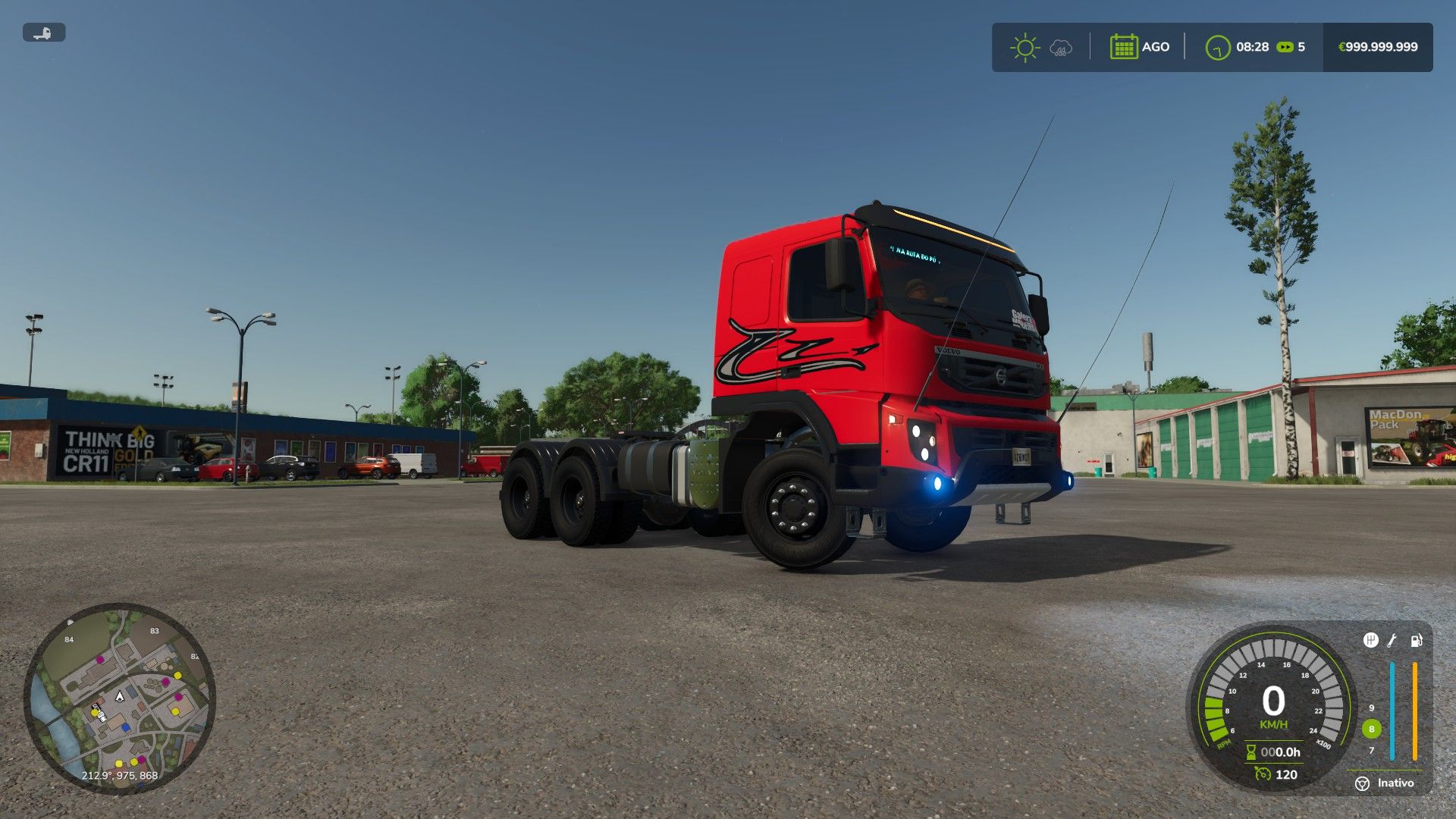The image size is (1456, 819).
Task: Click the gearbox shifter icon
Action: [1370, 641]
